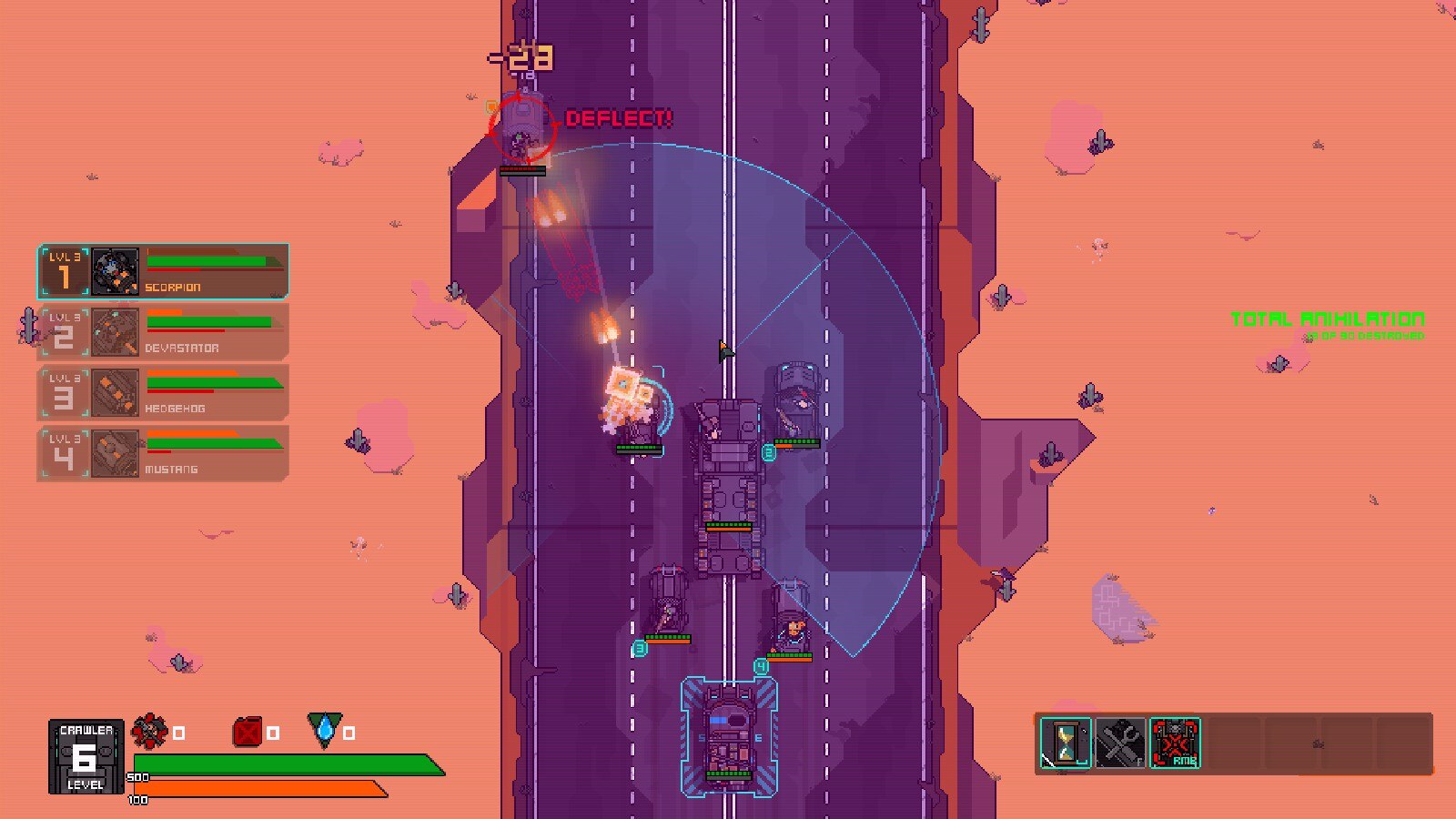Trigger the red crosshair target ability

[1175, 743]
